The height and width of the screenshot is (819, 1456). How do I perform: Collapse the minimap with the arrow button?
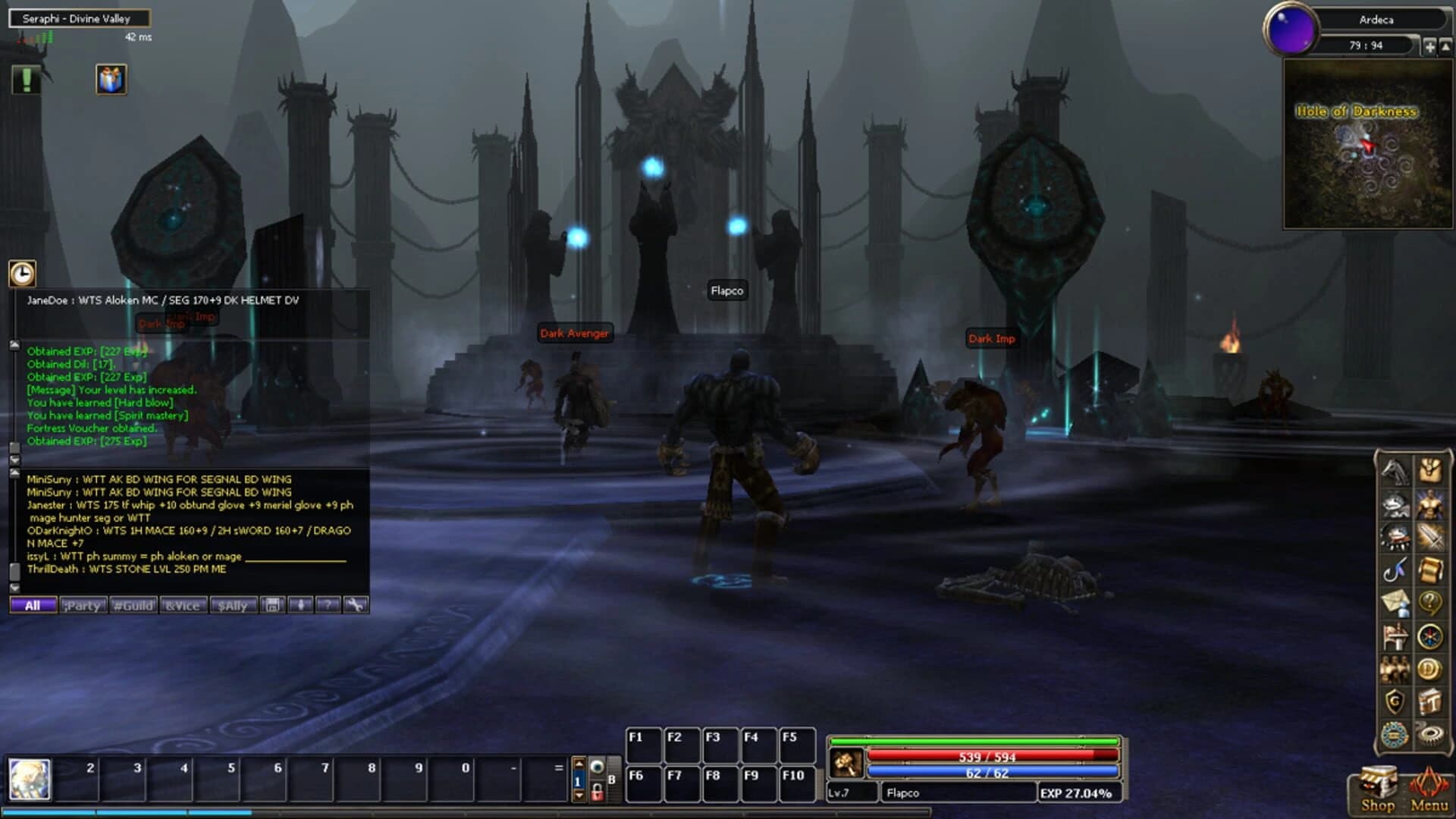(x=1445, y=45)
